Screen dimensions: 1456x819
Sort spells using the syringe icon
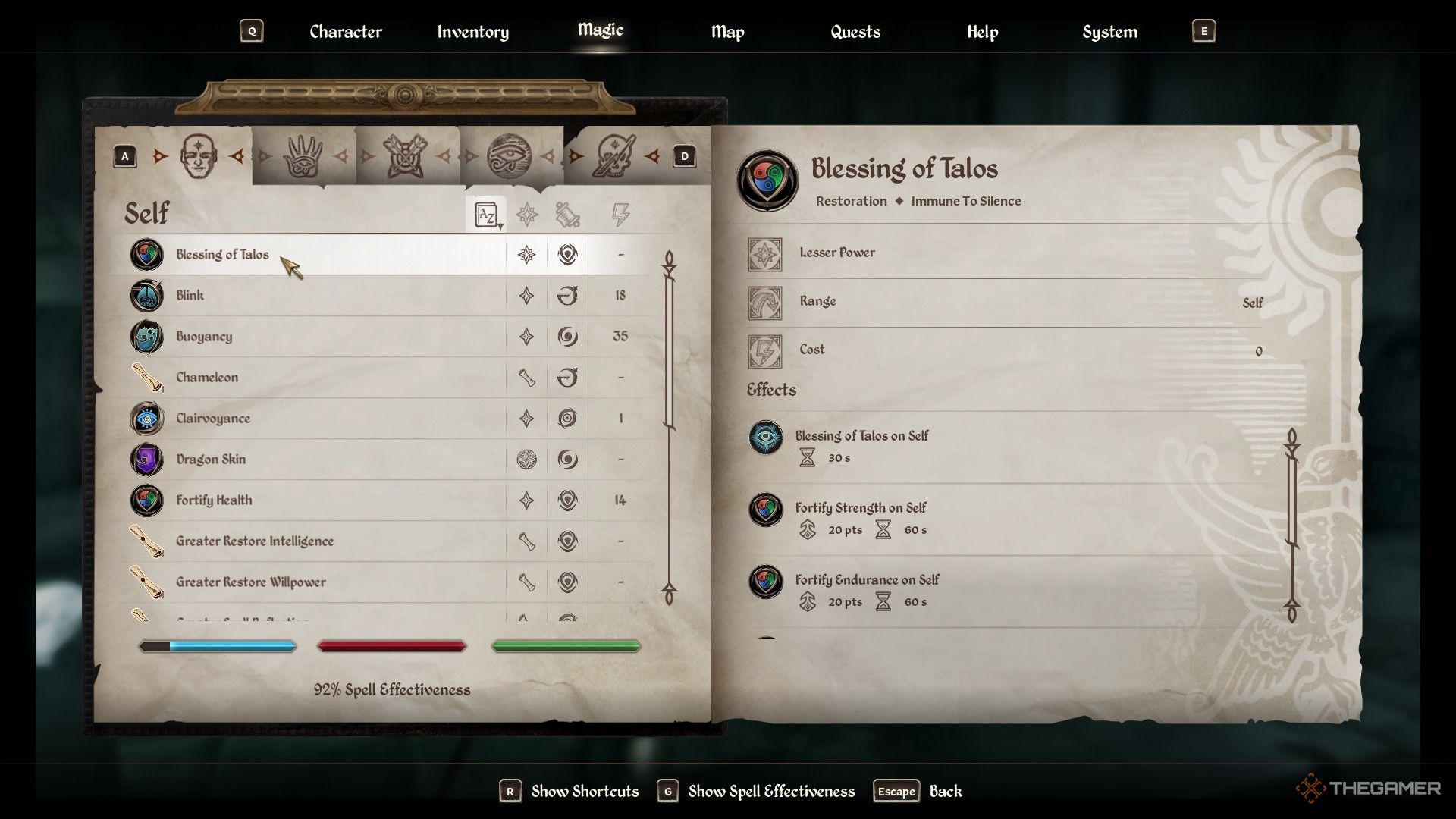[x=567, y=214]
